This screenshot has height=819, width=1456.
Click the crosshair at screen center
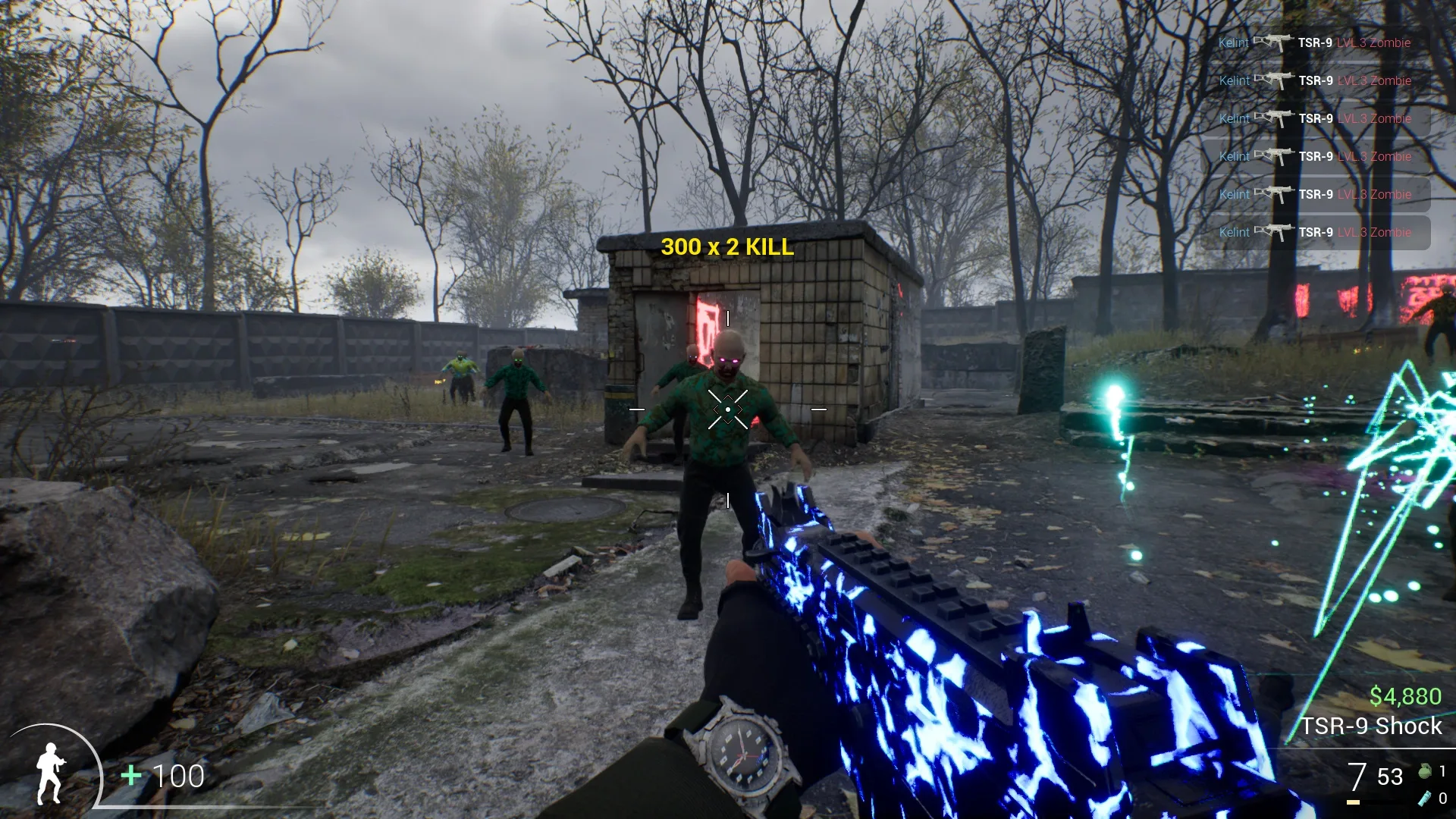[726, 408]
